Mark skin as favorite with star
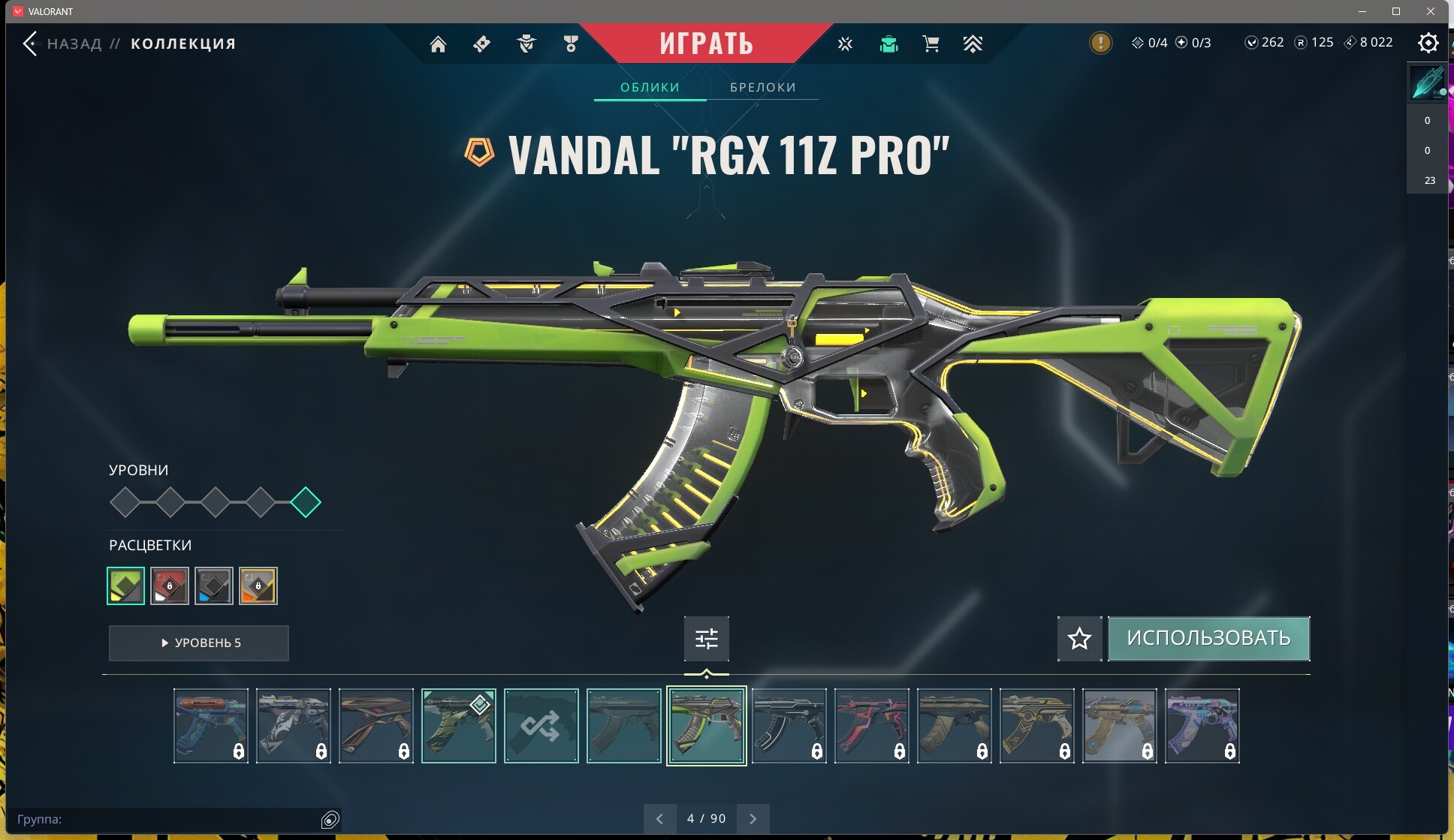Viewport: 1454px width, 840px height. pos(1079,639)
